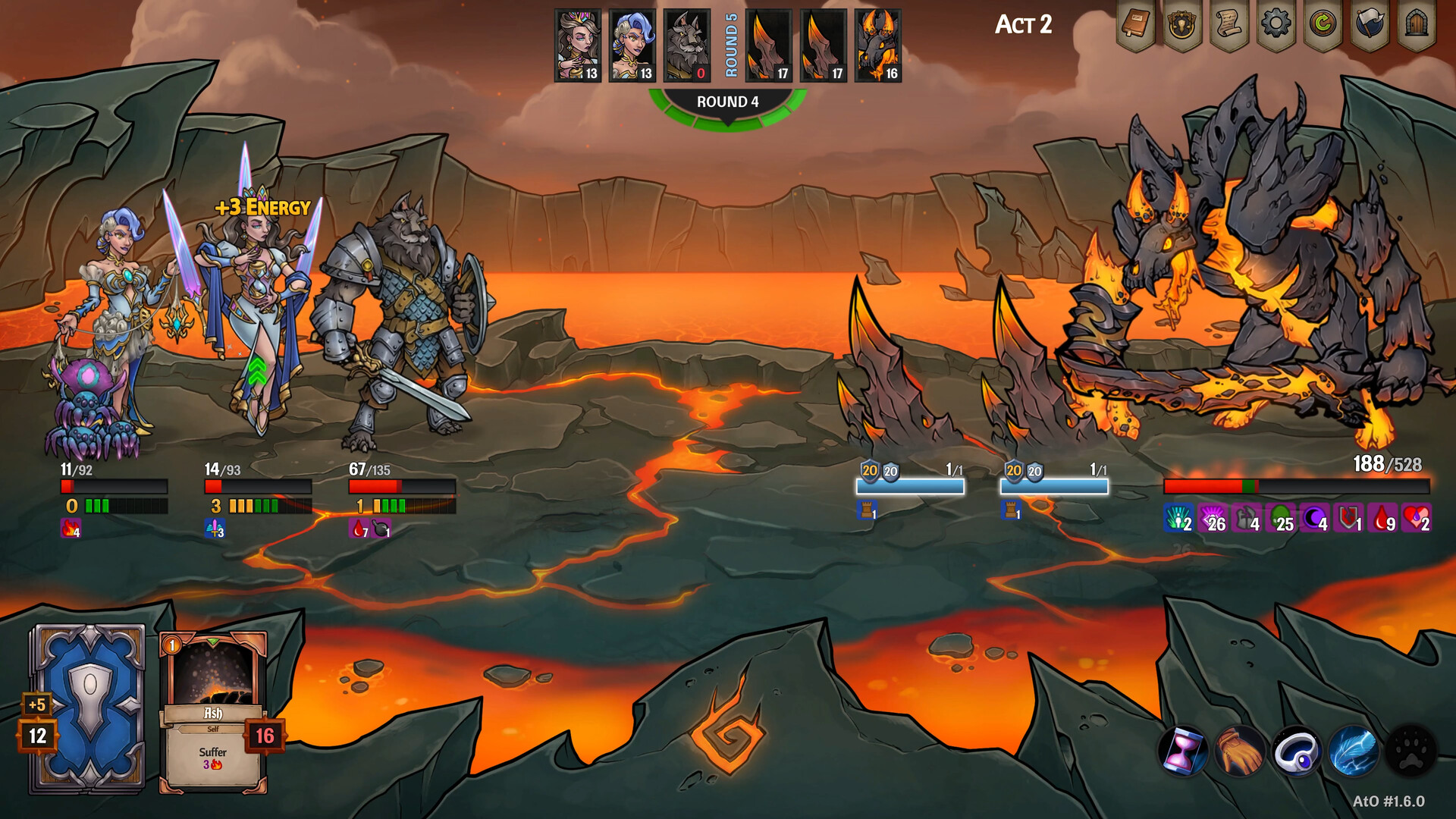Click the dark paw print pet slot
1456x819 pixels.
1410,752
